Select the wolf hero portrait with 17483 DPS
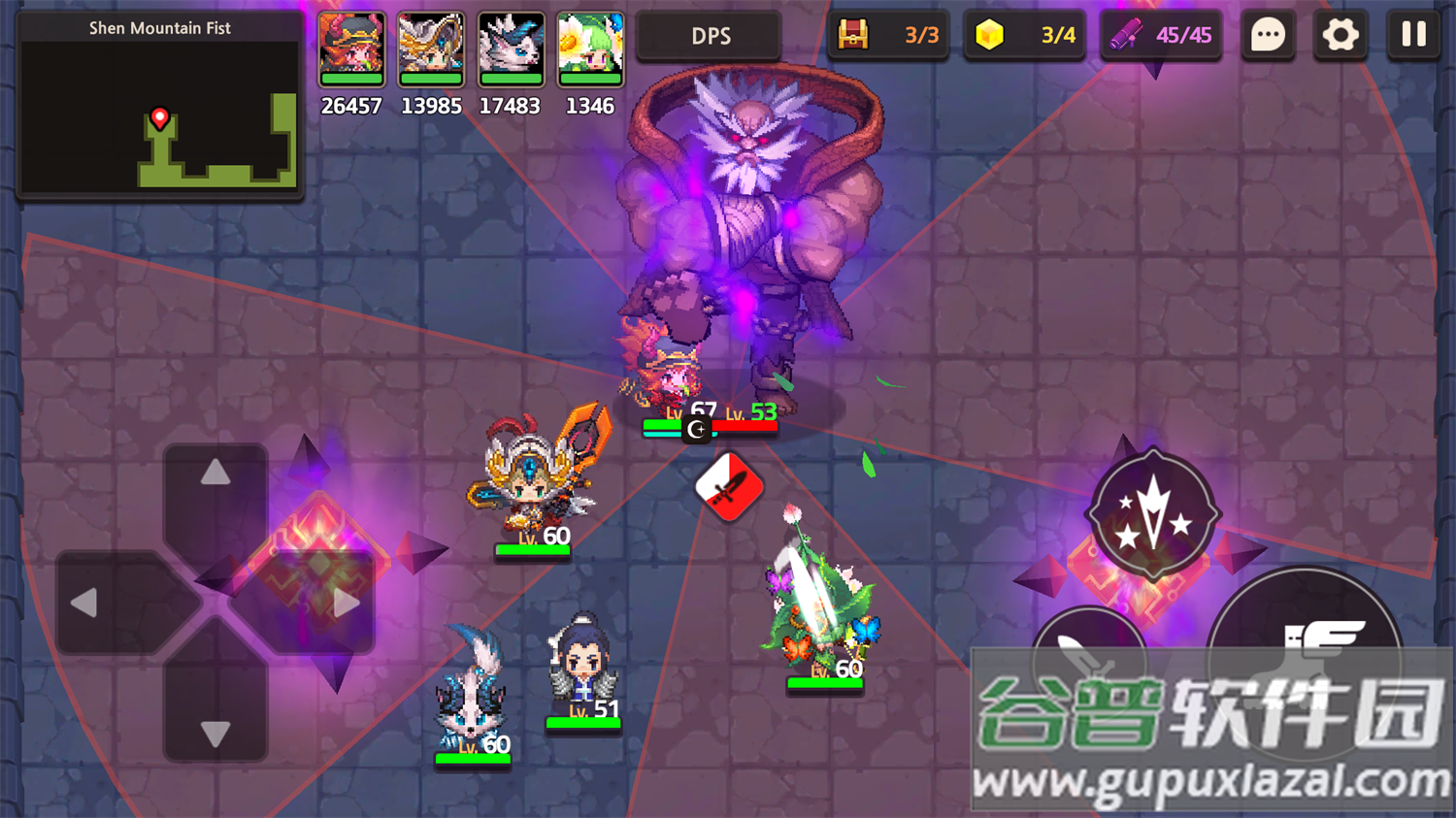Image resolution: width=1456 pixels, height=818 pixels. point(511,49)
